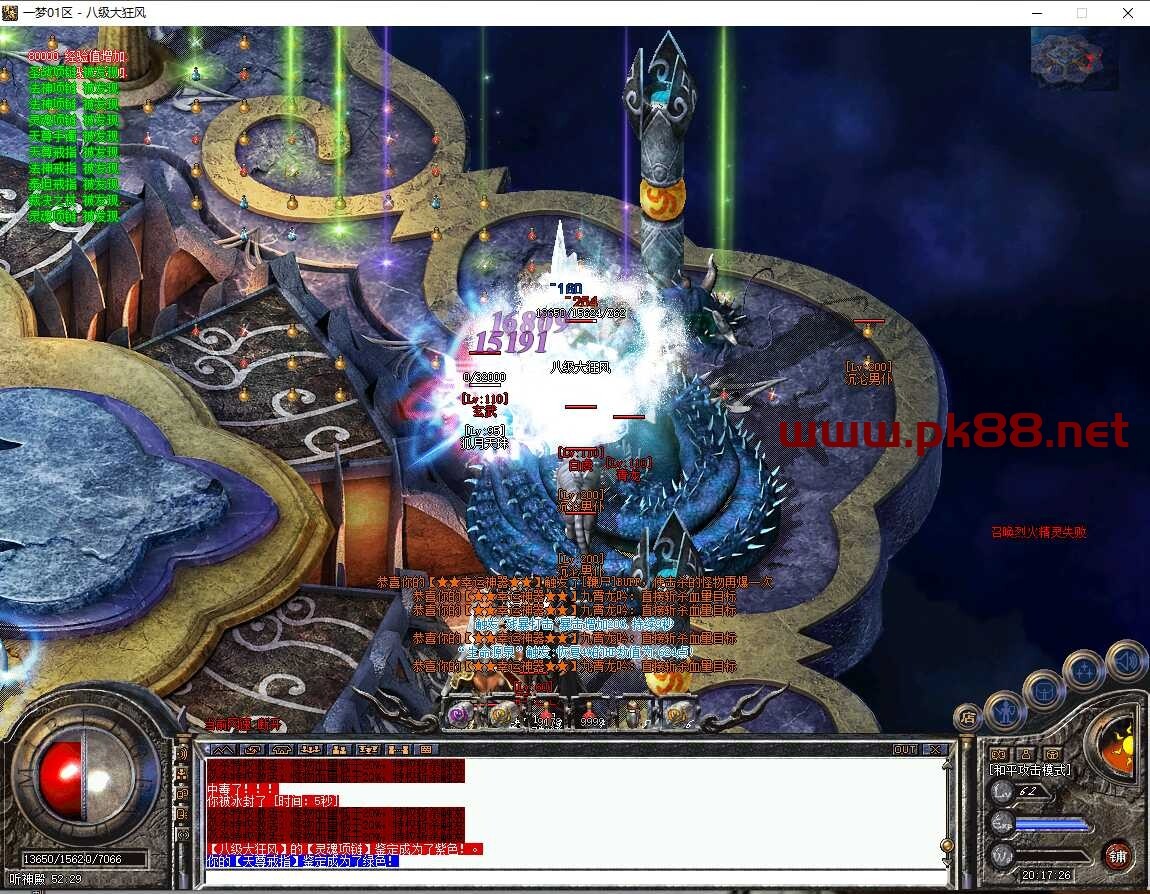Screen dimensions: 1150x894
Task: Switch the 和平攻击模式 attack mode label
Action: coord(1030,770)
